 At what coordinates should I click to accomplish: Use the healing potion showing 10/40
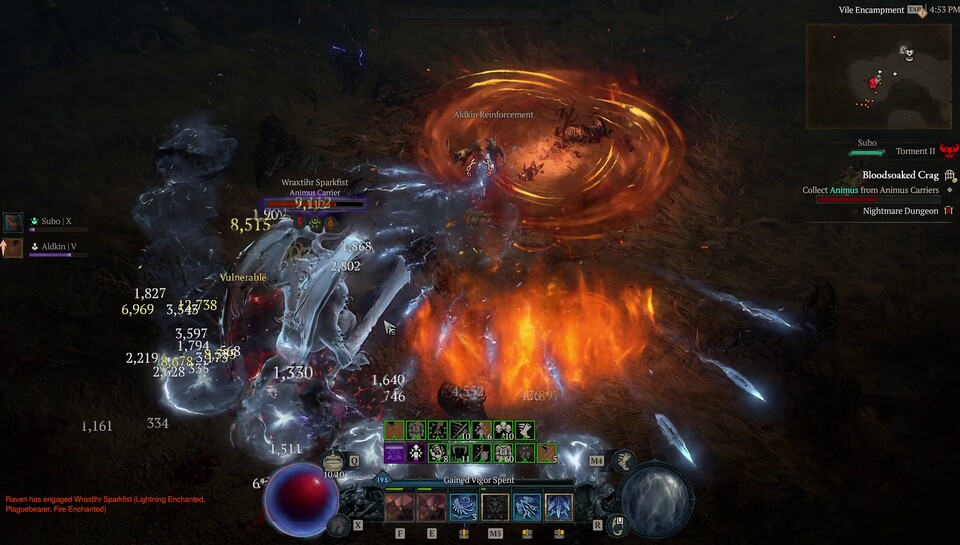click(x=334, y=462)
